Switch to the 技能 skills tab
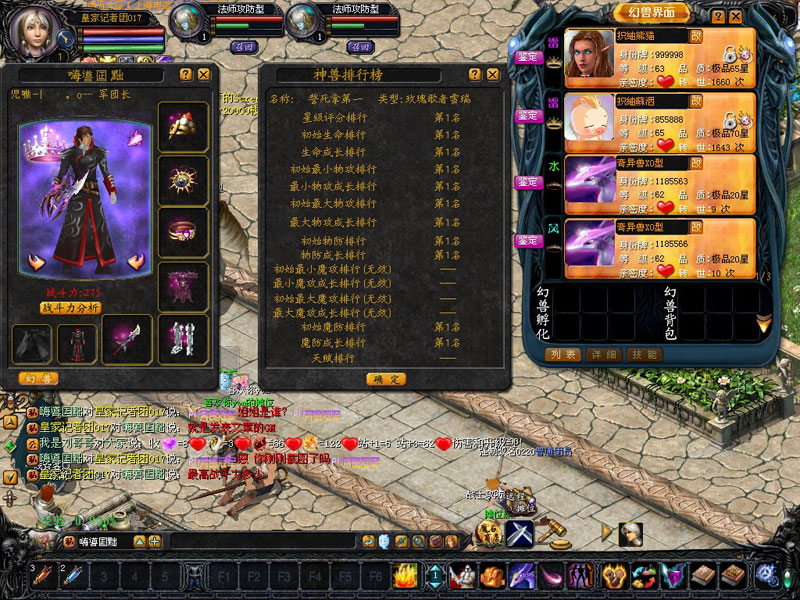The height and width of the screenshot is (600, 800). pyautogui.click(x=644, y=354)
